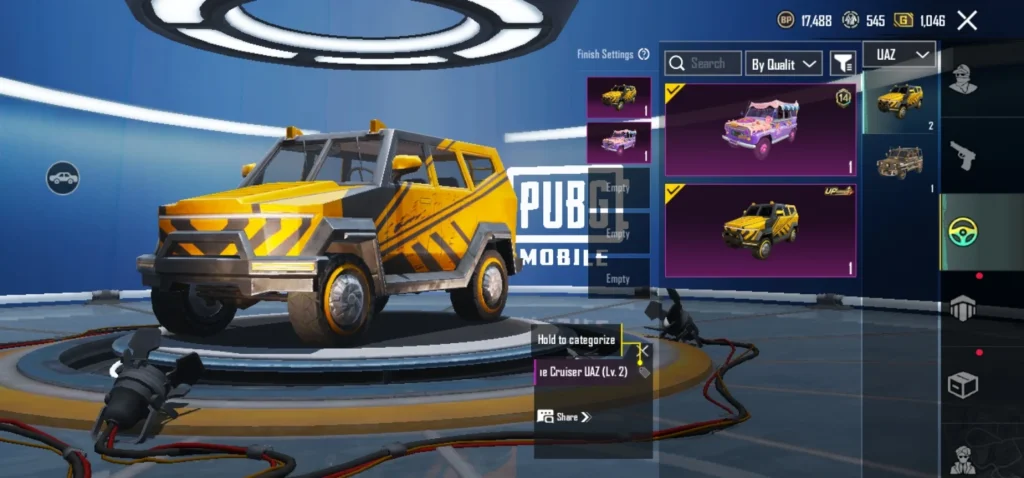Select the large yellow UAZ skin card

[760, 229]
